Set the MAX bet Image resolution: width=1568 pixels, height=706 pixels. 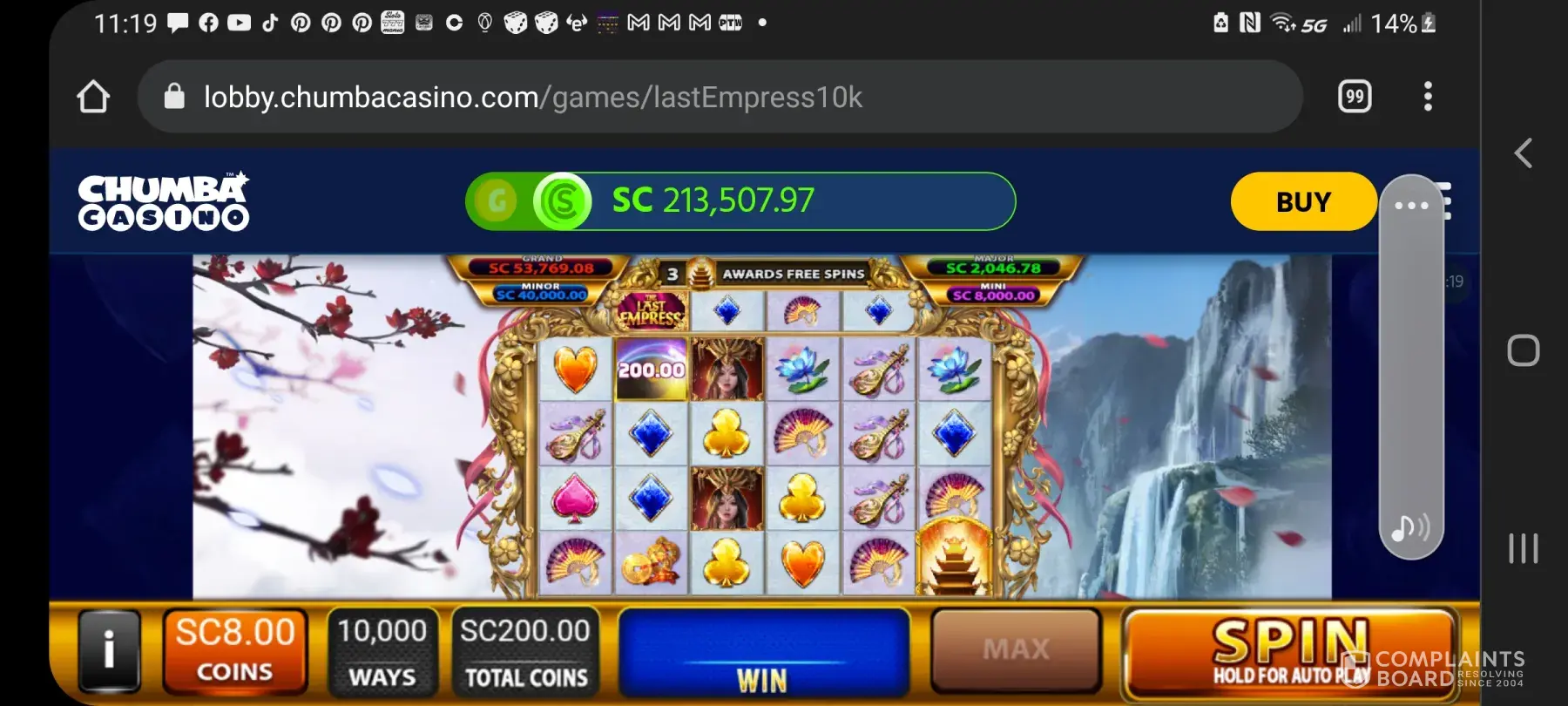[1016, 649]
